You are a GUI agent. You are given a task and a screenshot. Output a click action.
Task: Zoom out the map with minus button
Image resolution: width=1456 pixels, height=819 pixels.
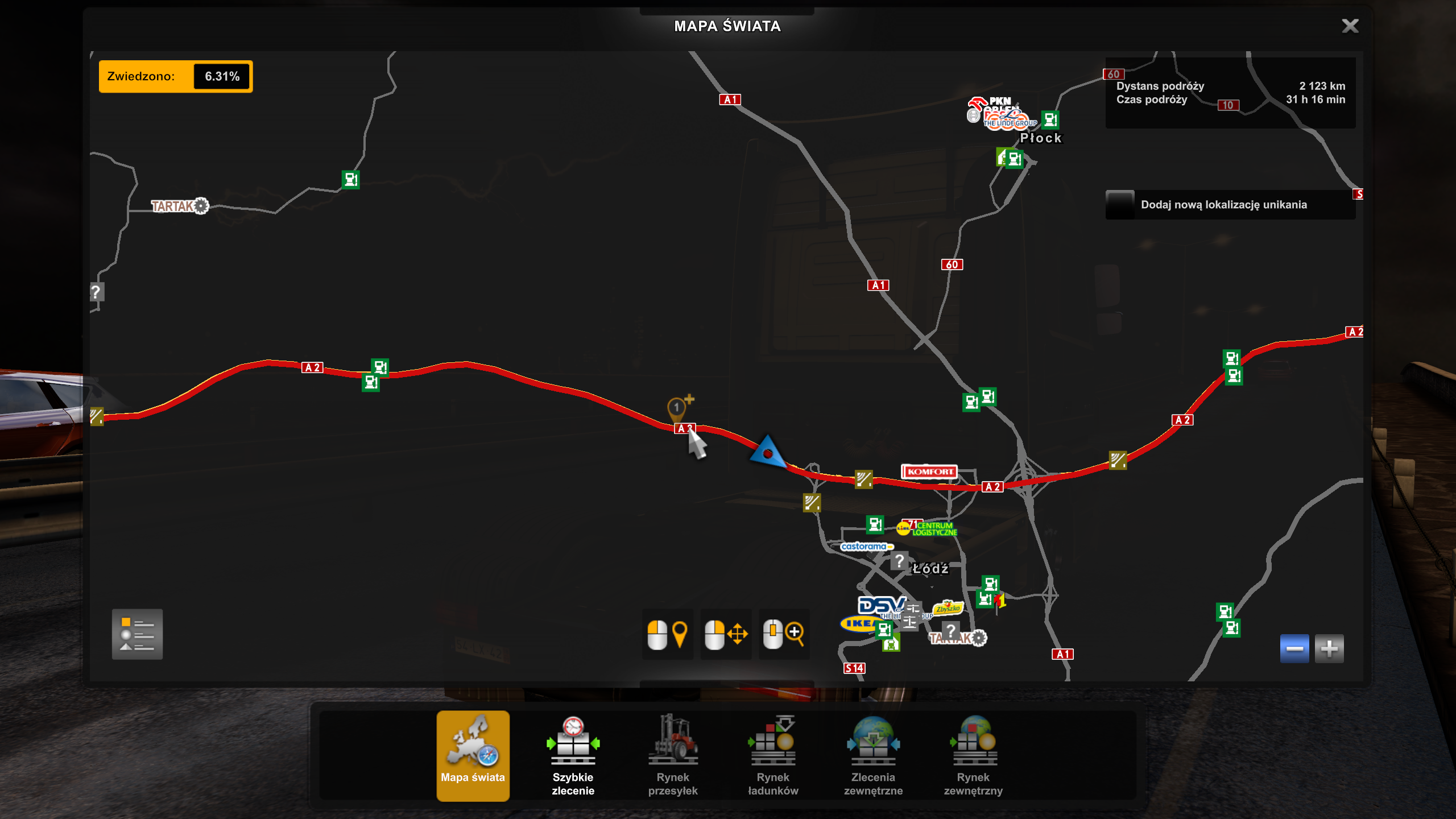coord(1294,648)
